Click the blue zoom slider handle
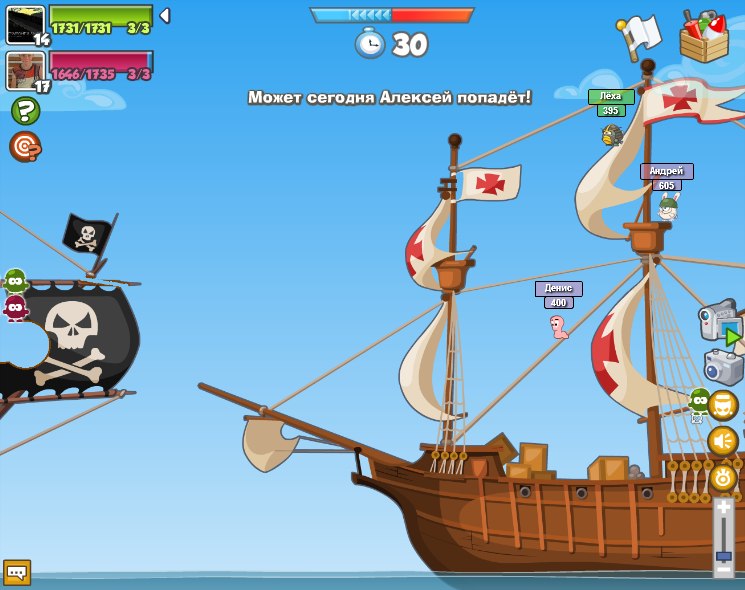This screenshot has height=590, width=745. pos(723,555)
